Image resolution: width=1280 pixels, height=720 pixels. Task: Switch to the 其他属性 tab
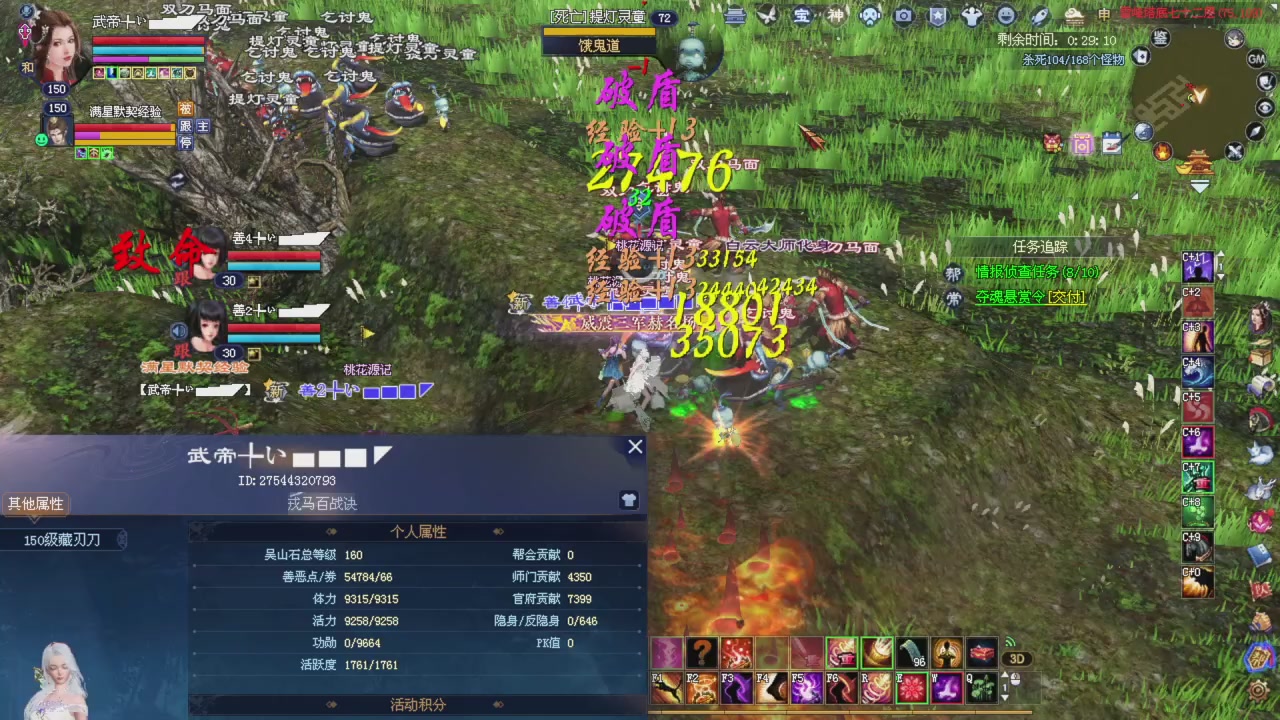point(35,503)
